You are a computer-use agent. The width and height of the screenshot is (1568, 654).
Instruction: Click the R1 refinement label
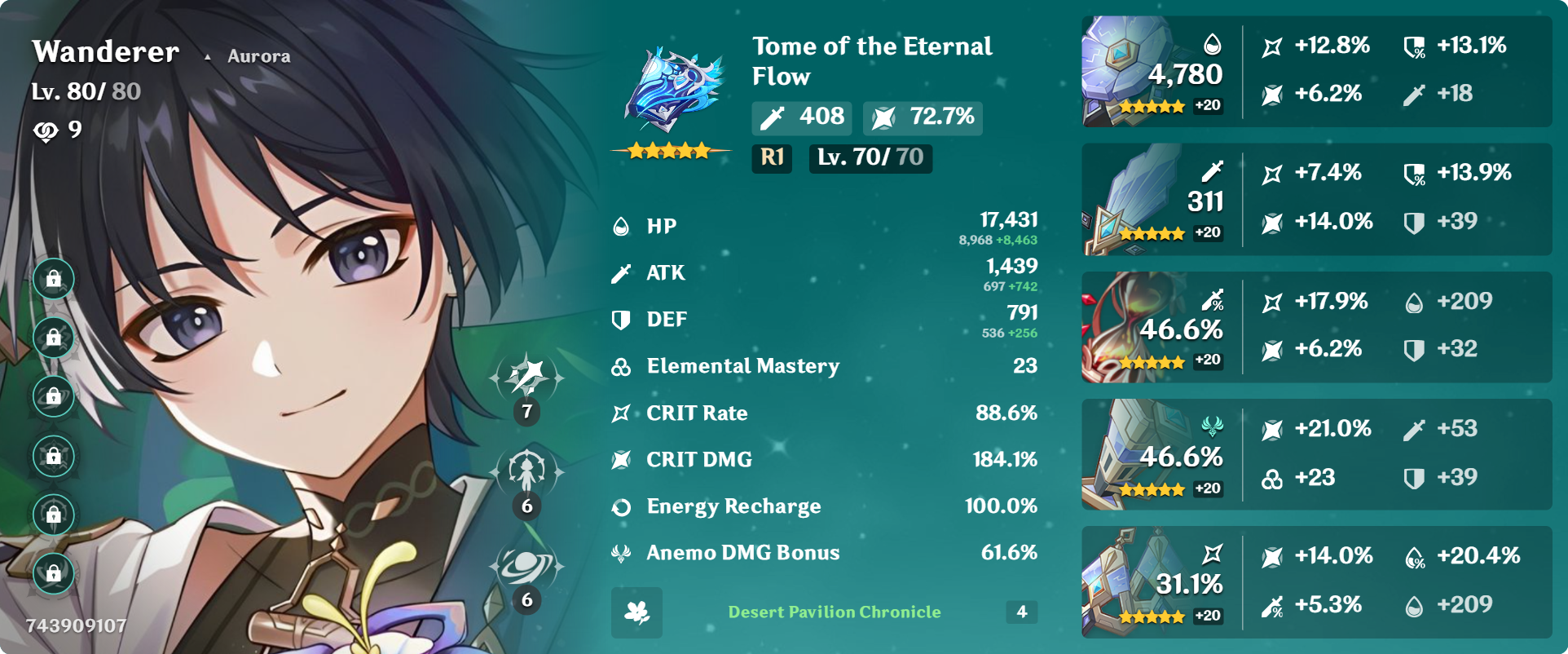click(x=771, y=159)
